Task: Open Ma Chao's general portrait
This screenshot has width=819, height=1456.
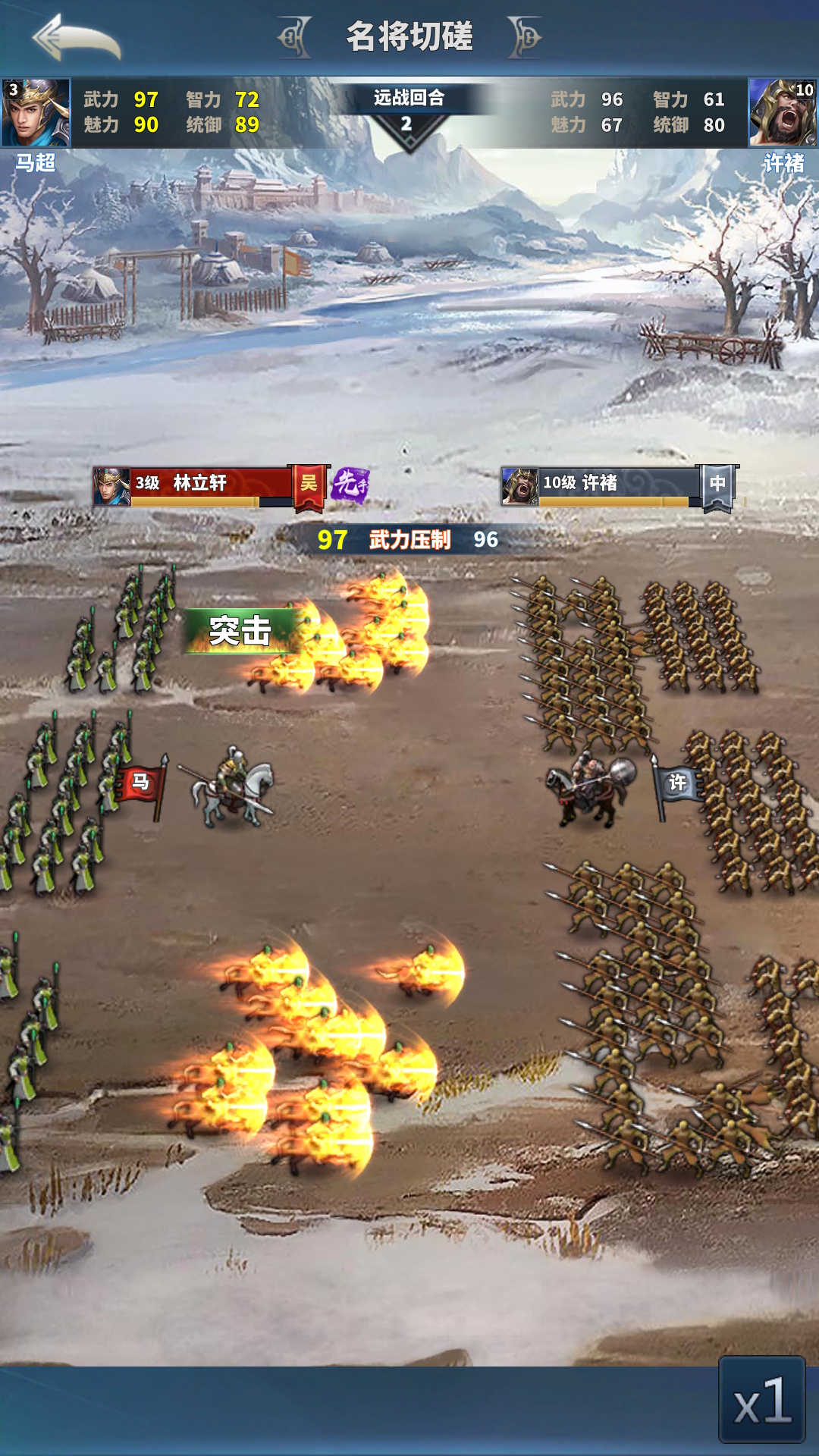Action: 36,112
